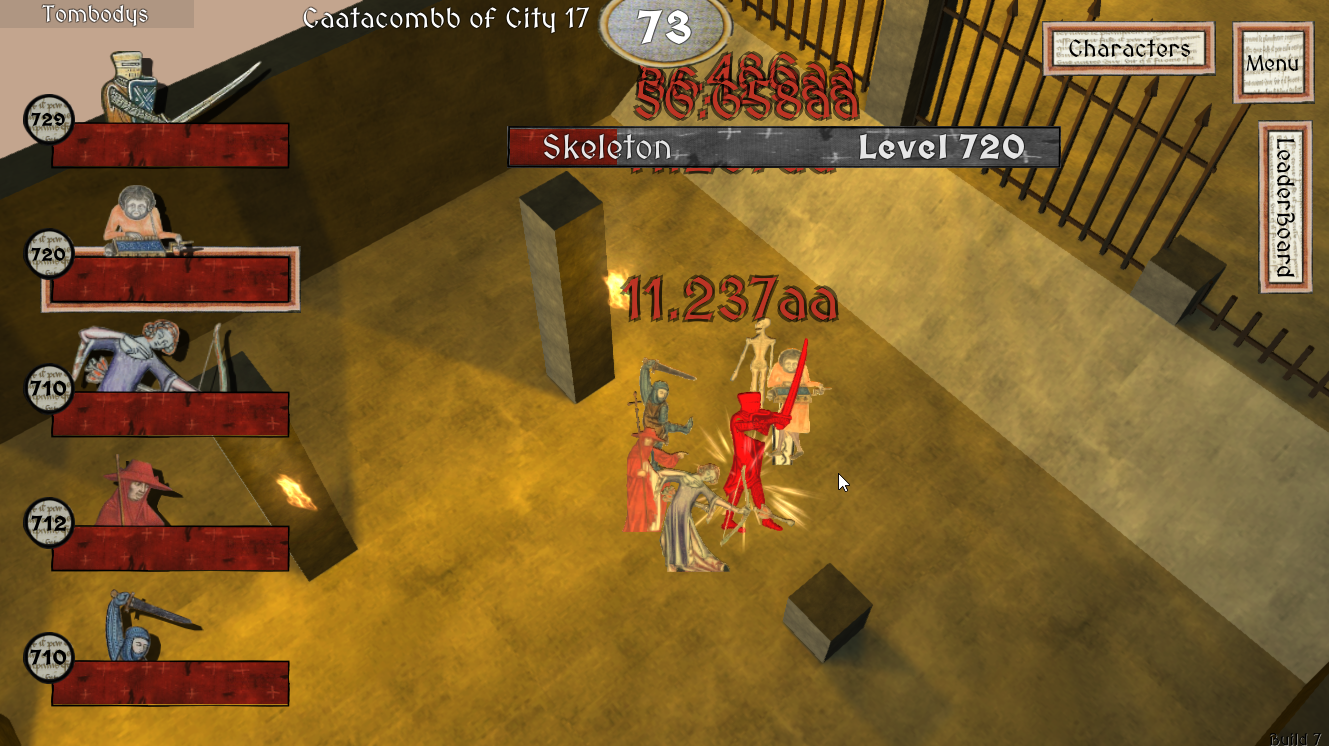Click the 11.237aa damage number
Screen dimensions: 1329x746
point(730,297)
